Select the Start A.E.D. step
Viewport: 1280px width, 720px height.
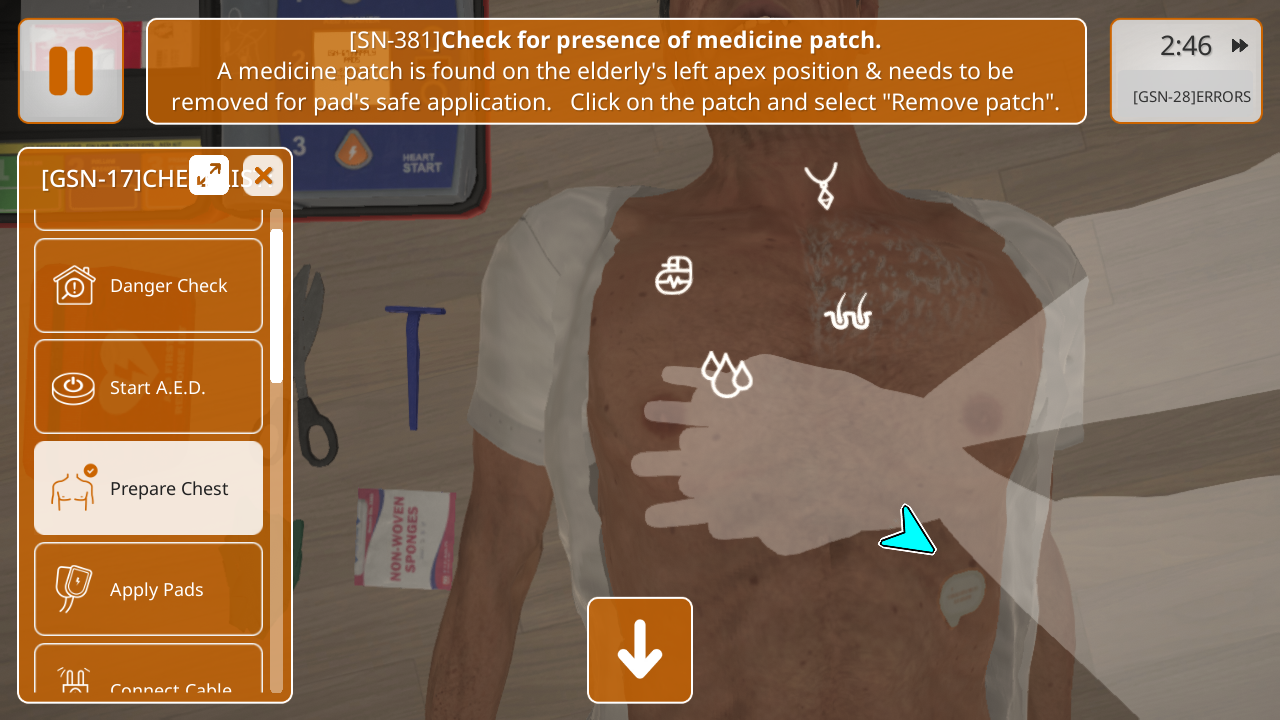coord(148,387)
